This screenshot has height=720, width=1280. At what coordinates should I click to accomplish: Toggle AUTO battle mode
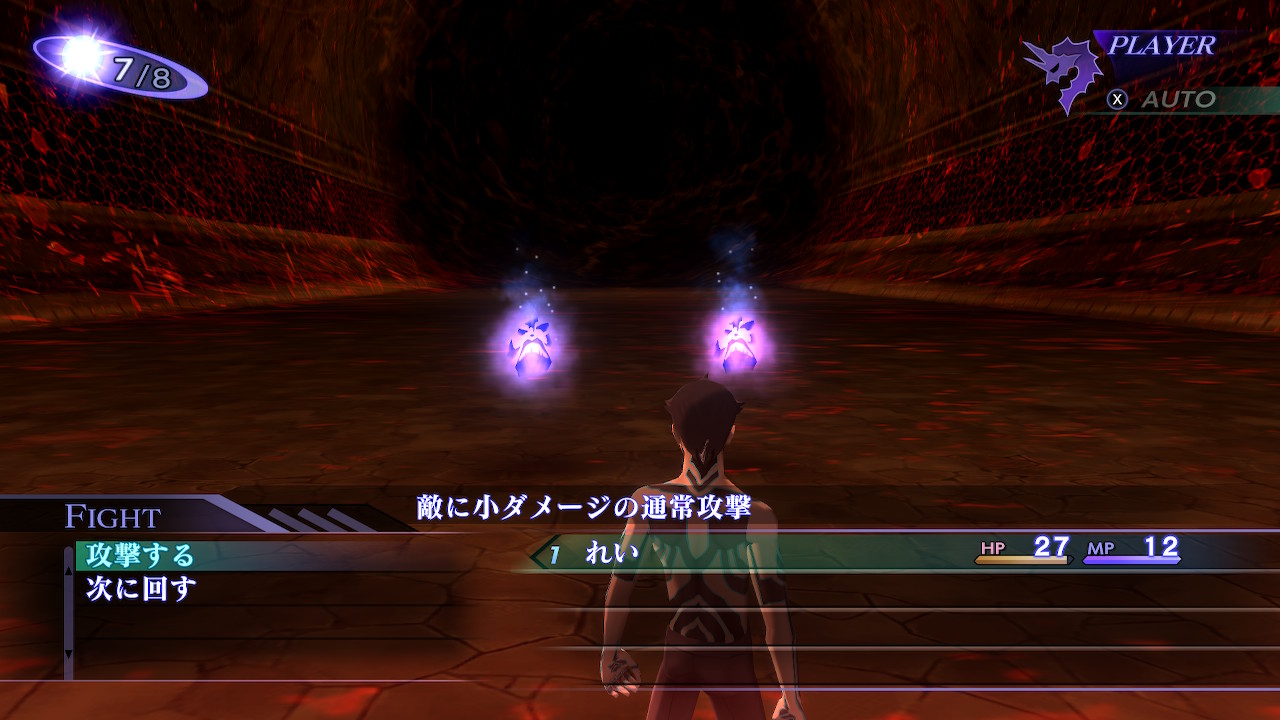click(1164, 99)
